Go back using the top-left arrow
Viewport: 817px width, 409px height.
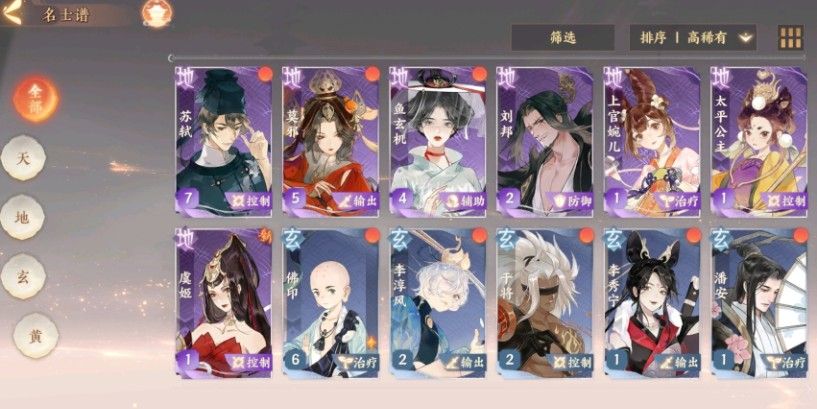pyautogui.click(x=12, y=15)
